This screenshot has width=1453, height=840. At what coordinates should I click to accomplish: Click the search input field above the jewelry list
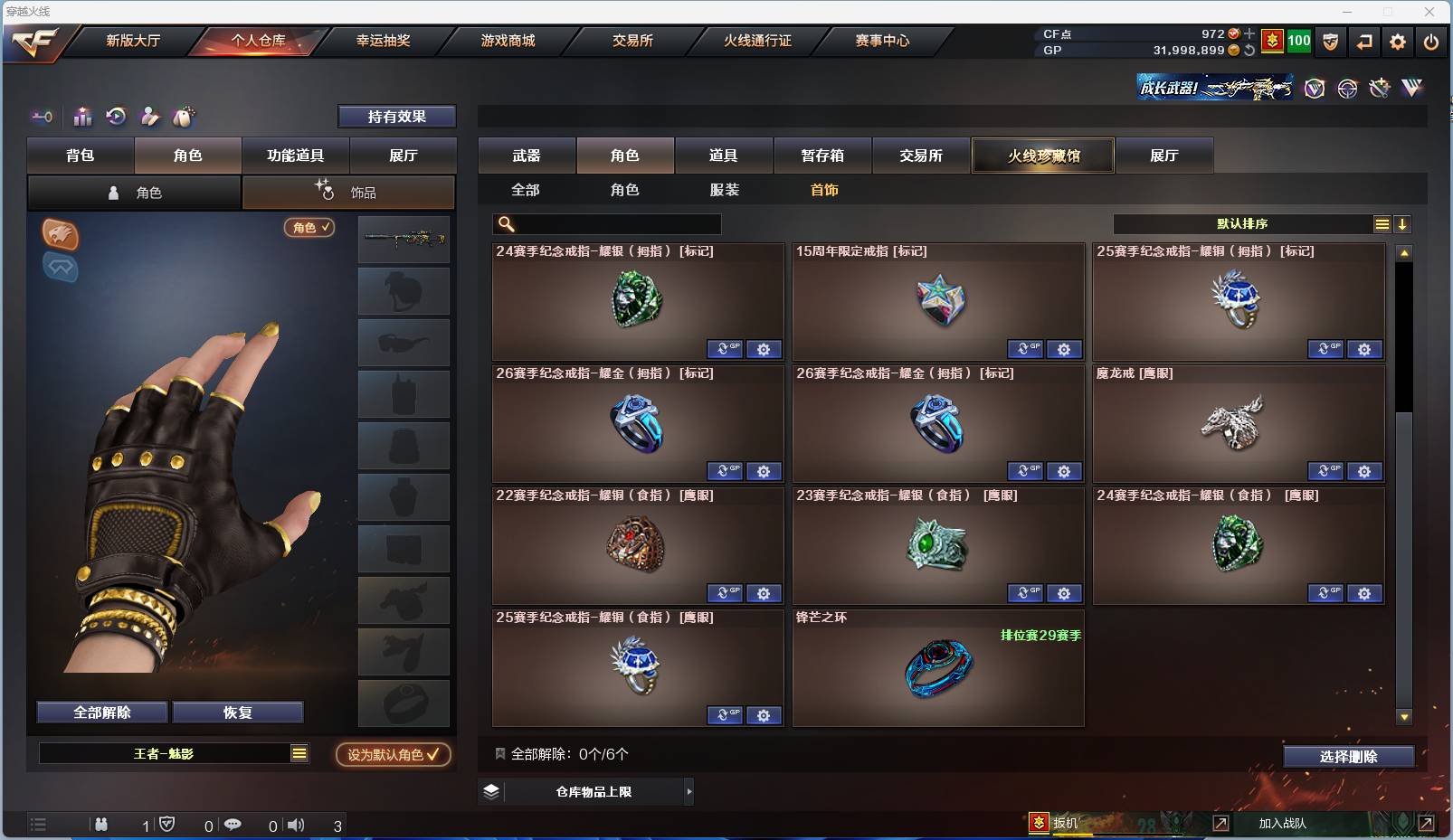pyautogui.click(x=606, y=223)
